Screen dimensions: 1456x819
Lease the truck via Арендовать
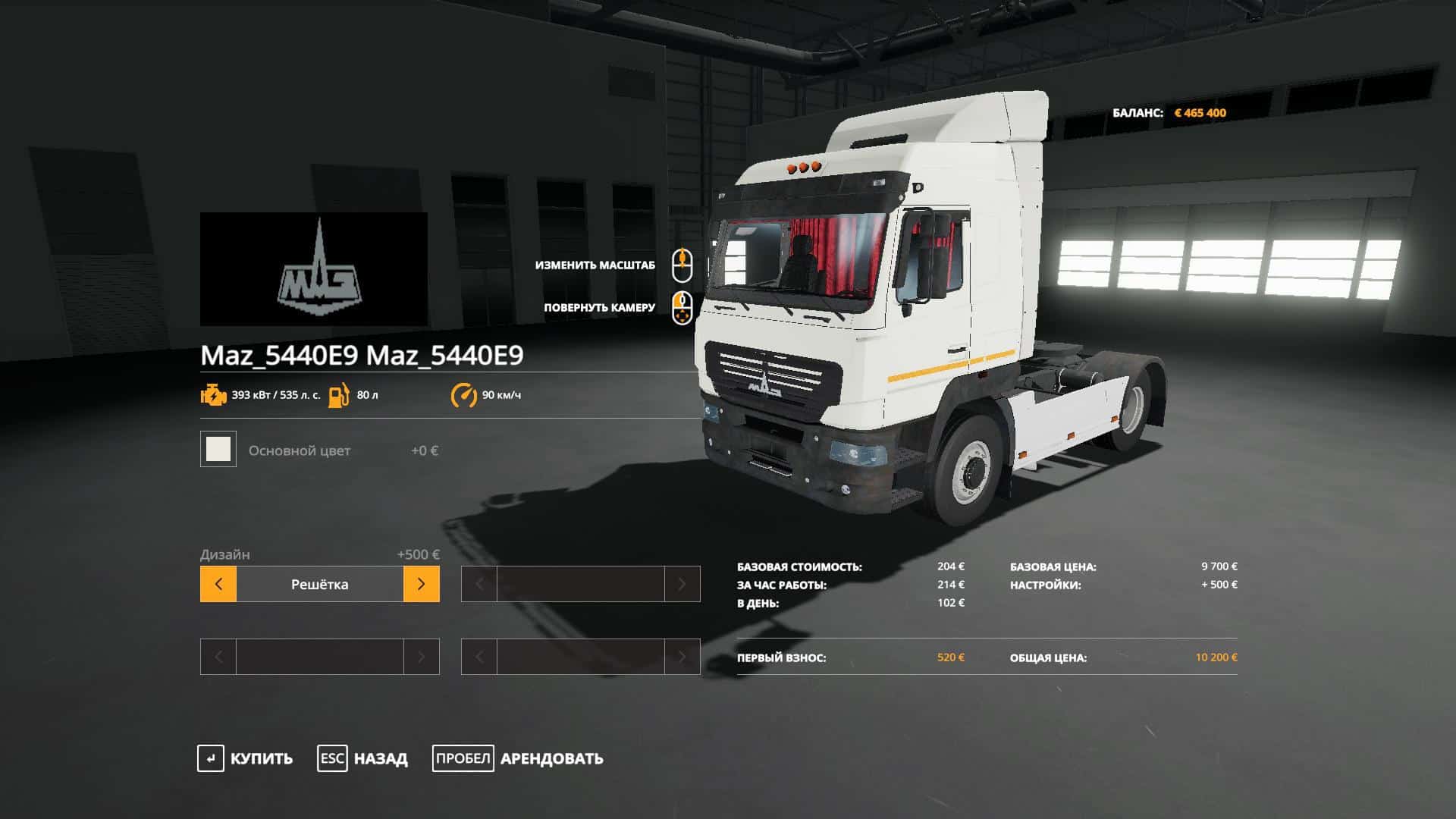point(518,758)
